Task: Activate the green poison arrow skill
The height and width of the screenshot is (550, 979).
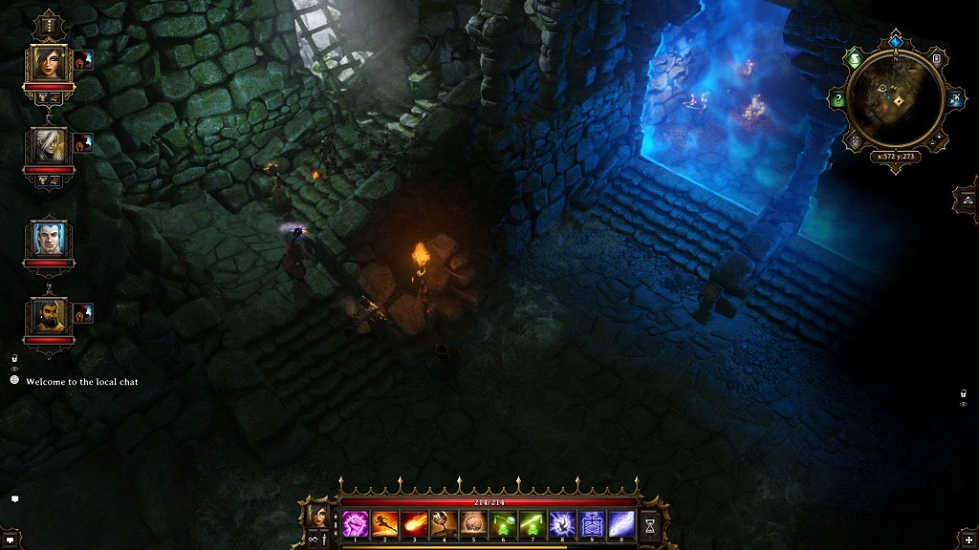Action: pyautogui.click(x=532, y=524)
